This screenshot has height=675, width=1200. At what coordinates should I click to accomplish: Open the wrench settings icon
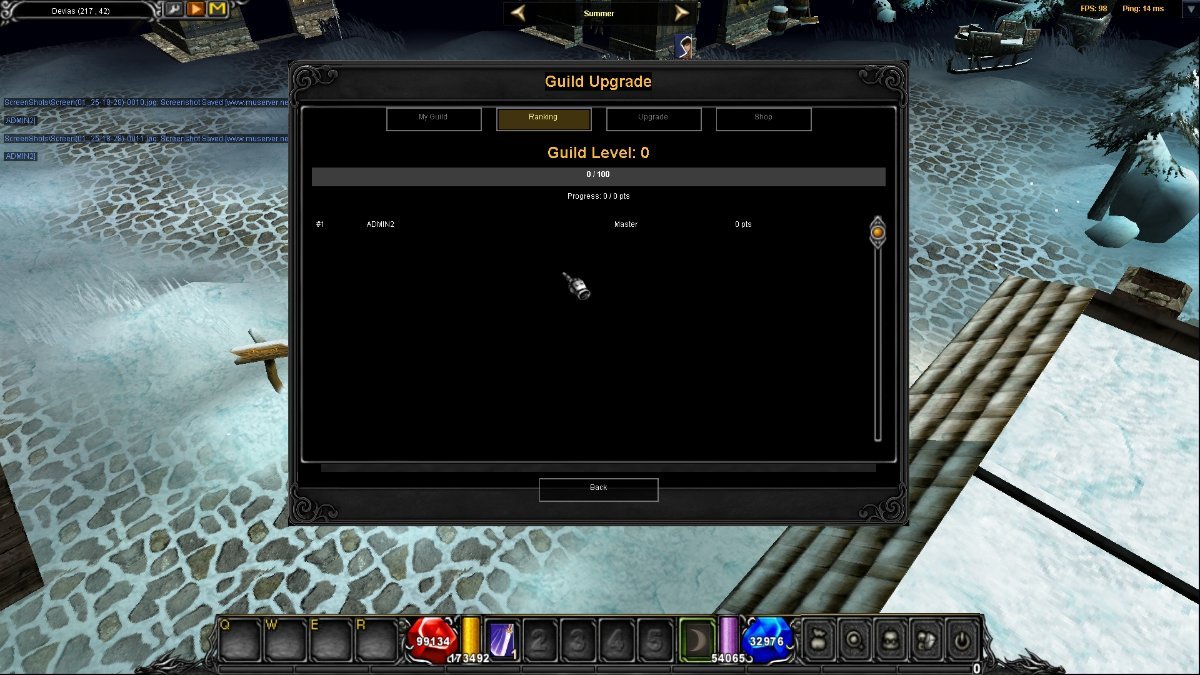[x=174, y=10]
